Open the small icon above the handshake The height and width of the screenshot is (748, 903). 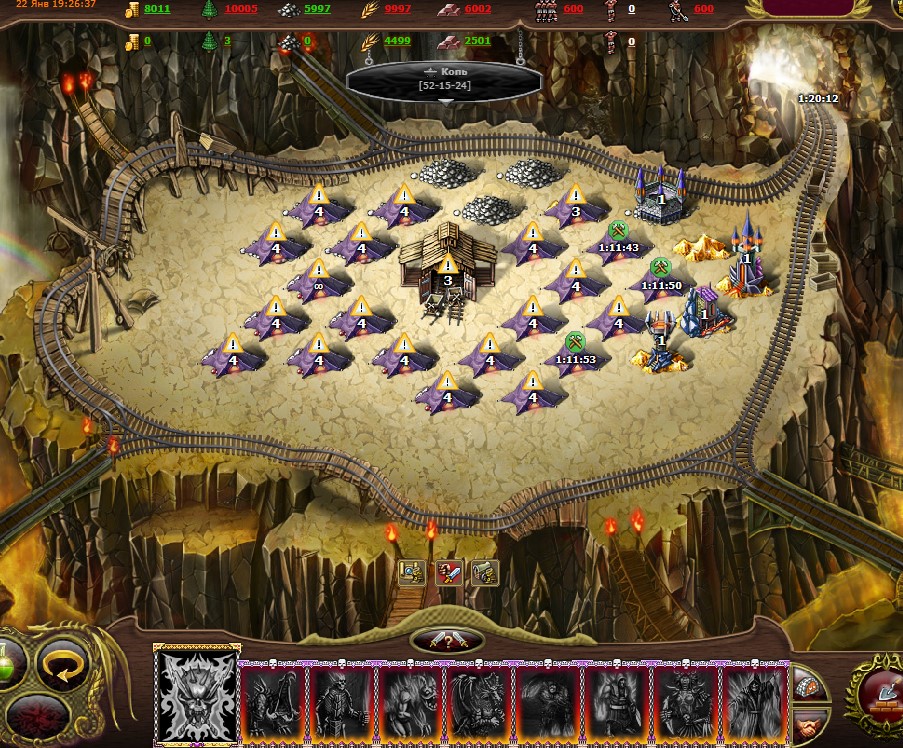[806, 685]
